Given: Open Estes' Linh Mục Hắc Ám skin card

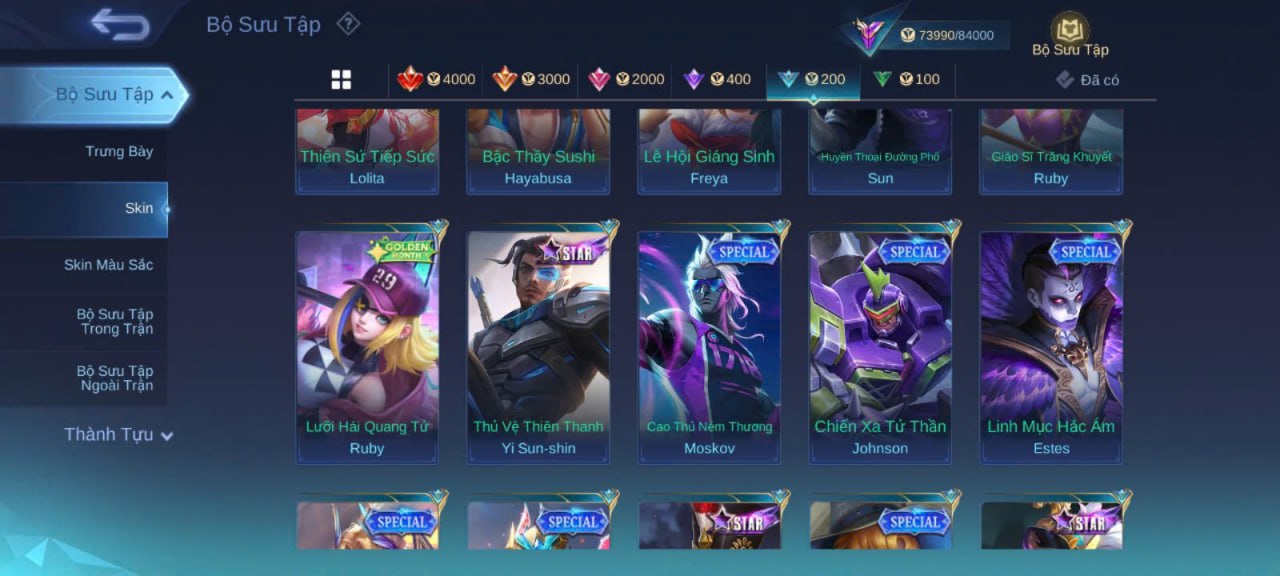Looking at the screenshot, I should click(1051, 345).
